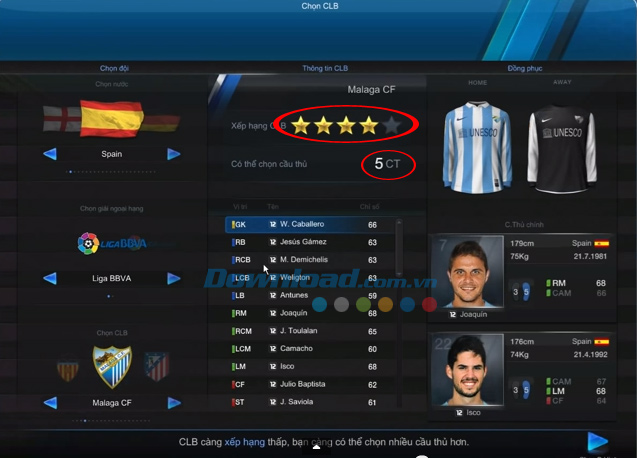Switch to the Đồng phục tab
Viewport: 637px width, 458px height.
[524, 68]
